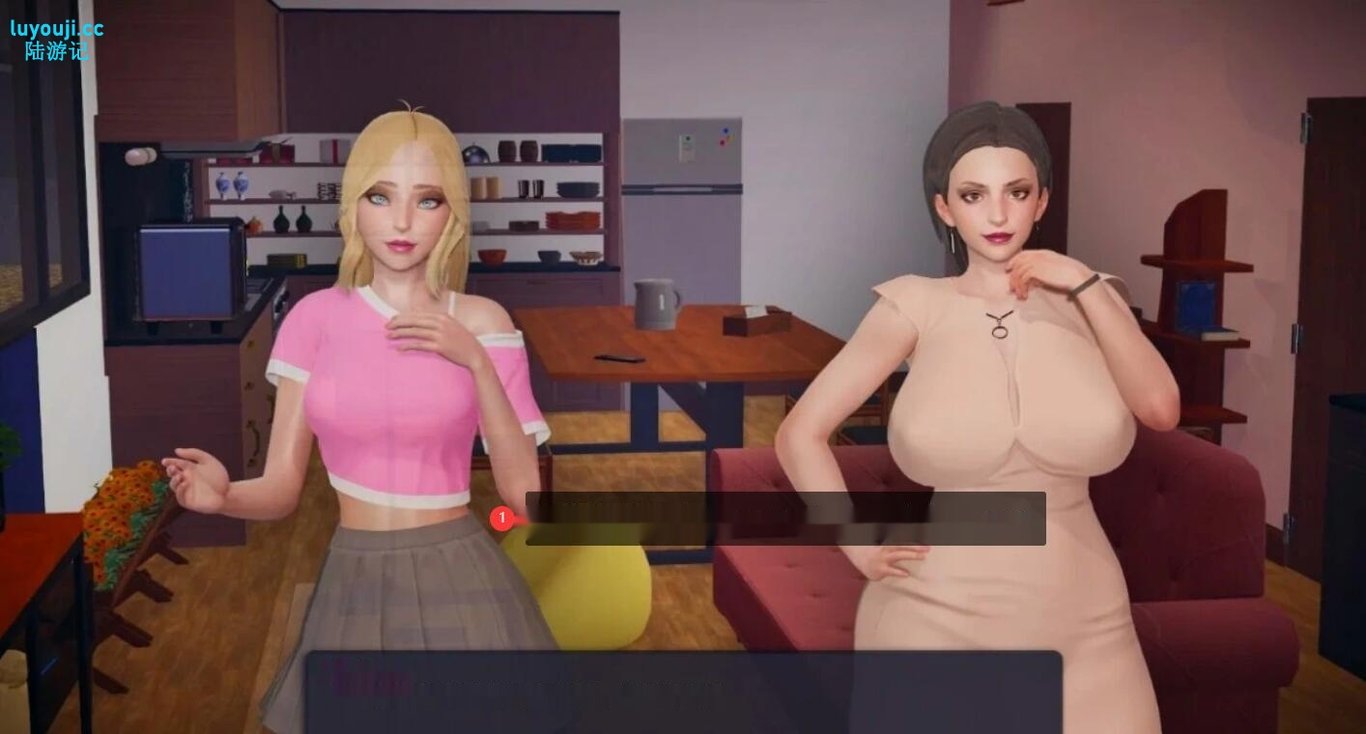Click the red notification badge showing 1

coord(501,518)
